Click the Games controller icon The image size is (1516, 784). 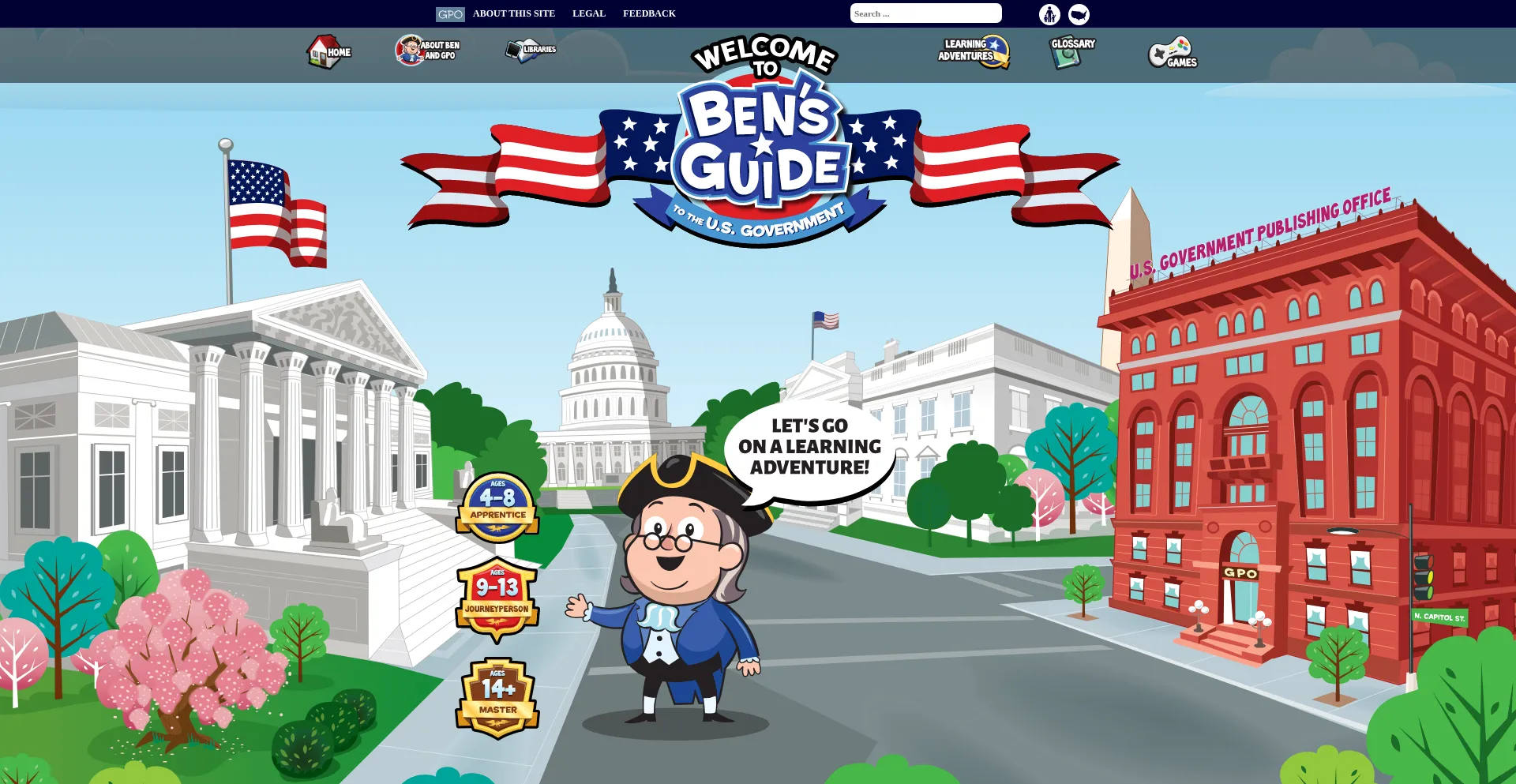[1171, 54]
